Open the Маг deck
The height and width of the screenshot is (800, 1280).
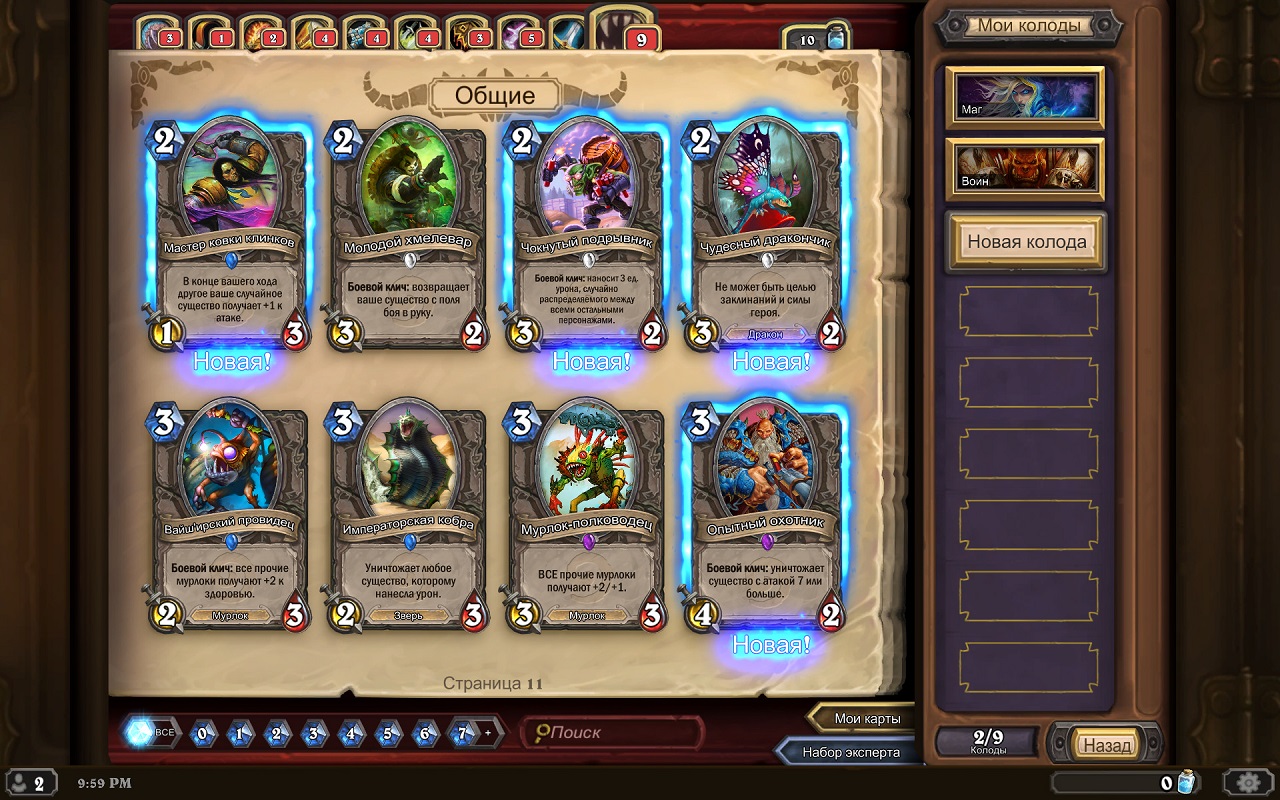click(x=1025, y=98)
